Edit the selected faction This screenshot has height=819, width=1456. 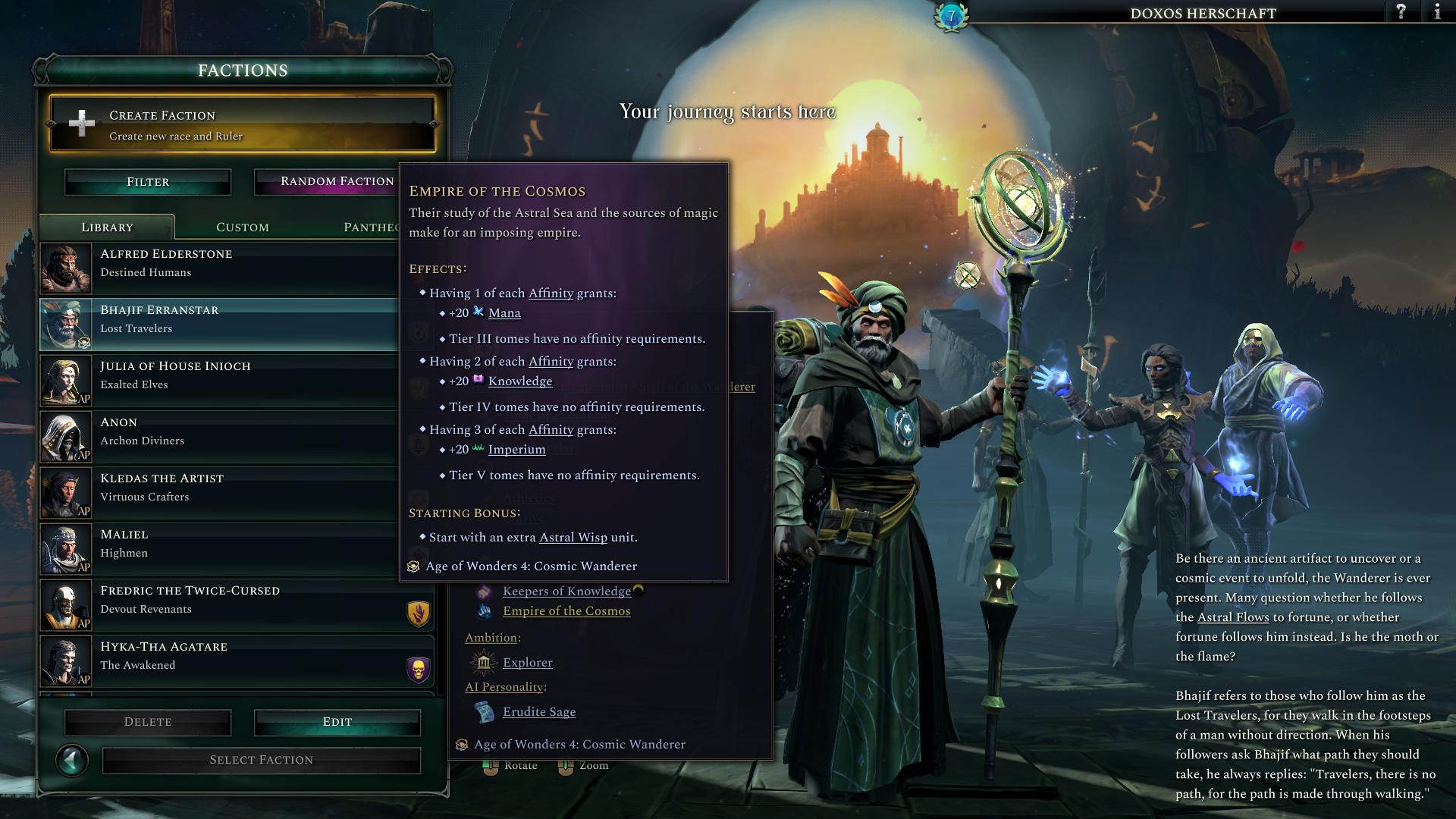coord(337,722)
